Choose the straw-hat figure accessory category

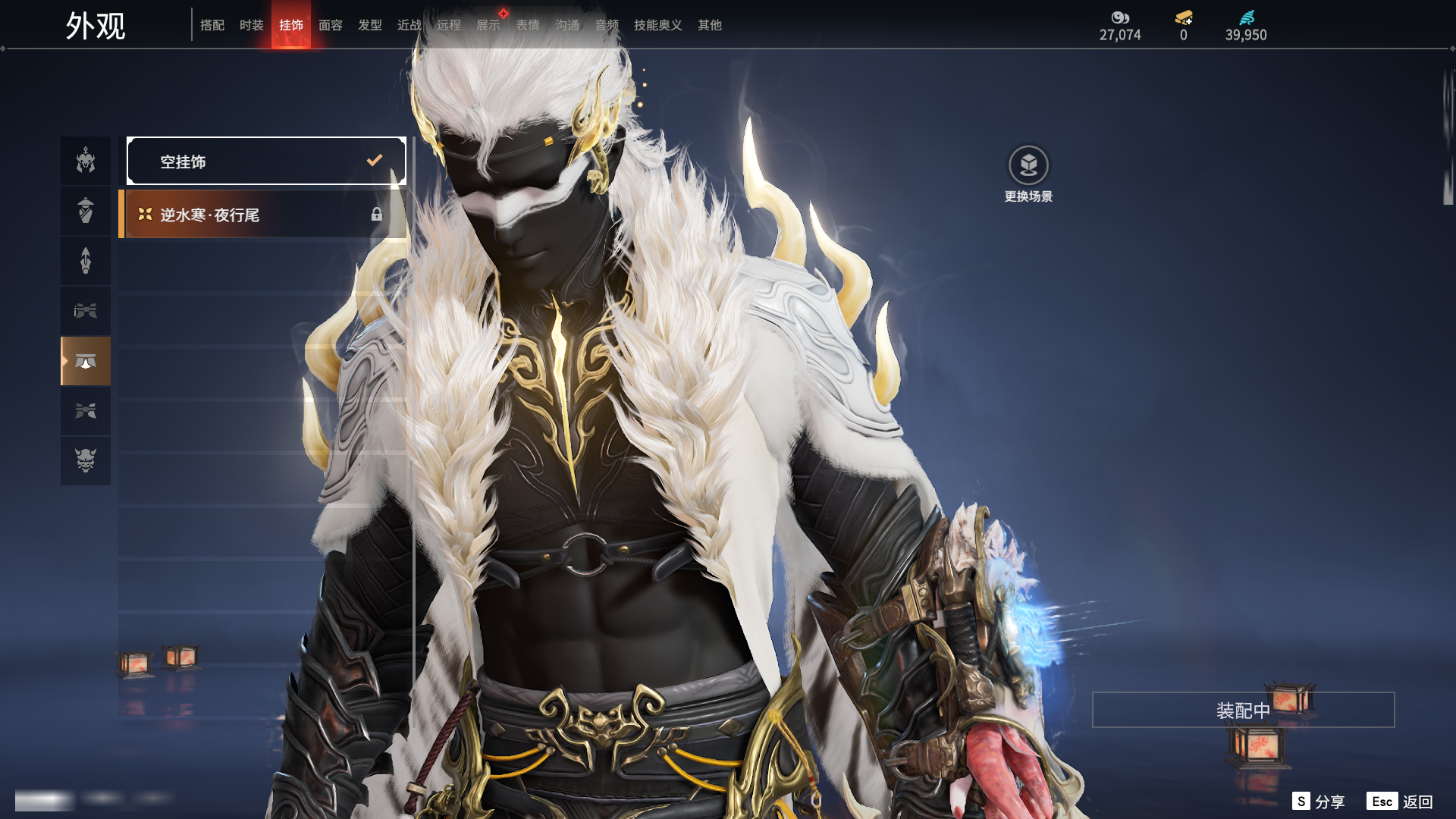[x=86, y=211]
